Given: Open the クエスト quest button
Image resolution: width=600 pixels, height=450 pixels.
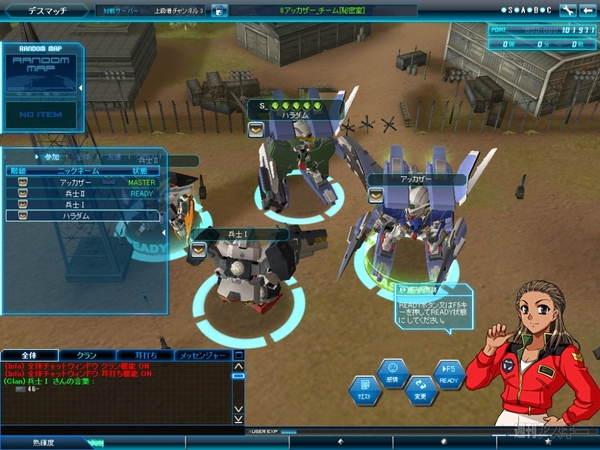Looking at the screenshot, I should tap(364, 390).
